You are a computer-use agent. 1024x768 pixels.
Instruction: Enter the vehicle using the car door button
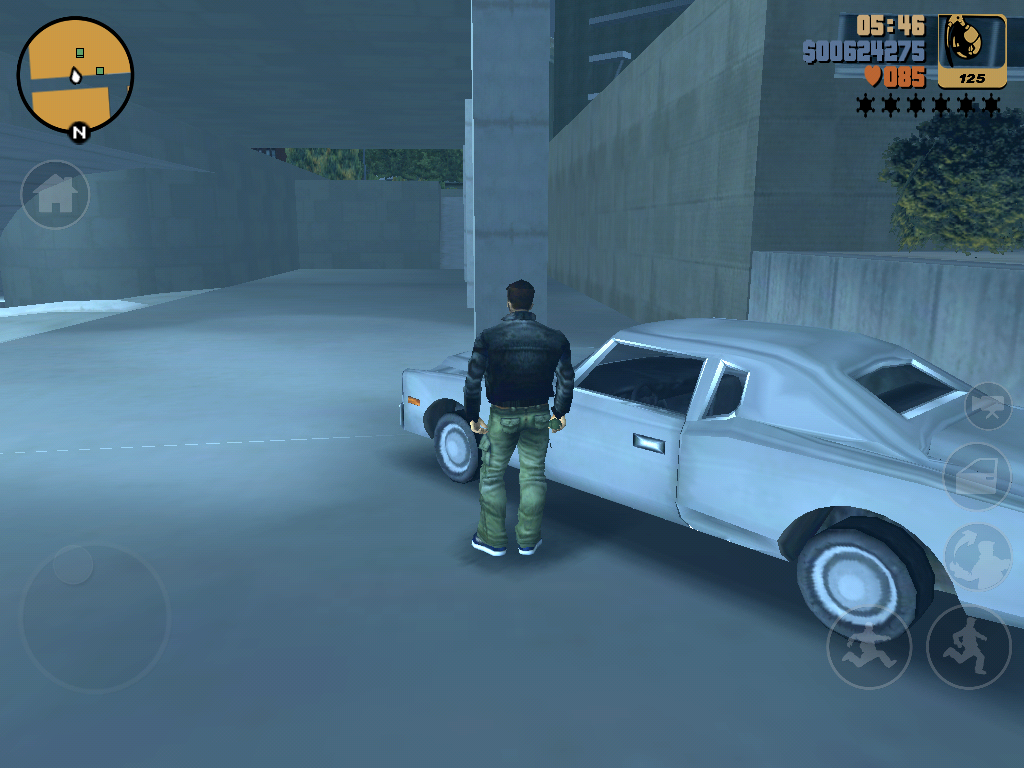click(x=978, y=478)
